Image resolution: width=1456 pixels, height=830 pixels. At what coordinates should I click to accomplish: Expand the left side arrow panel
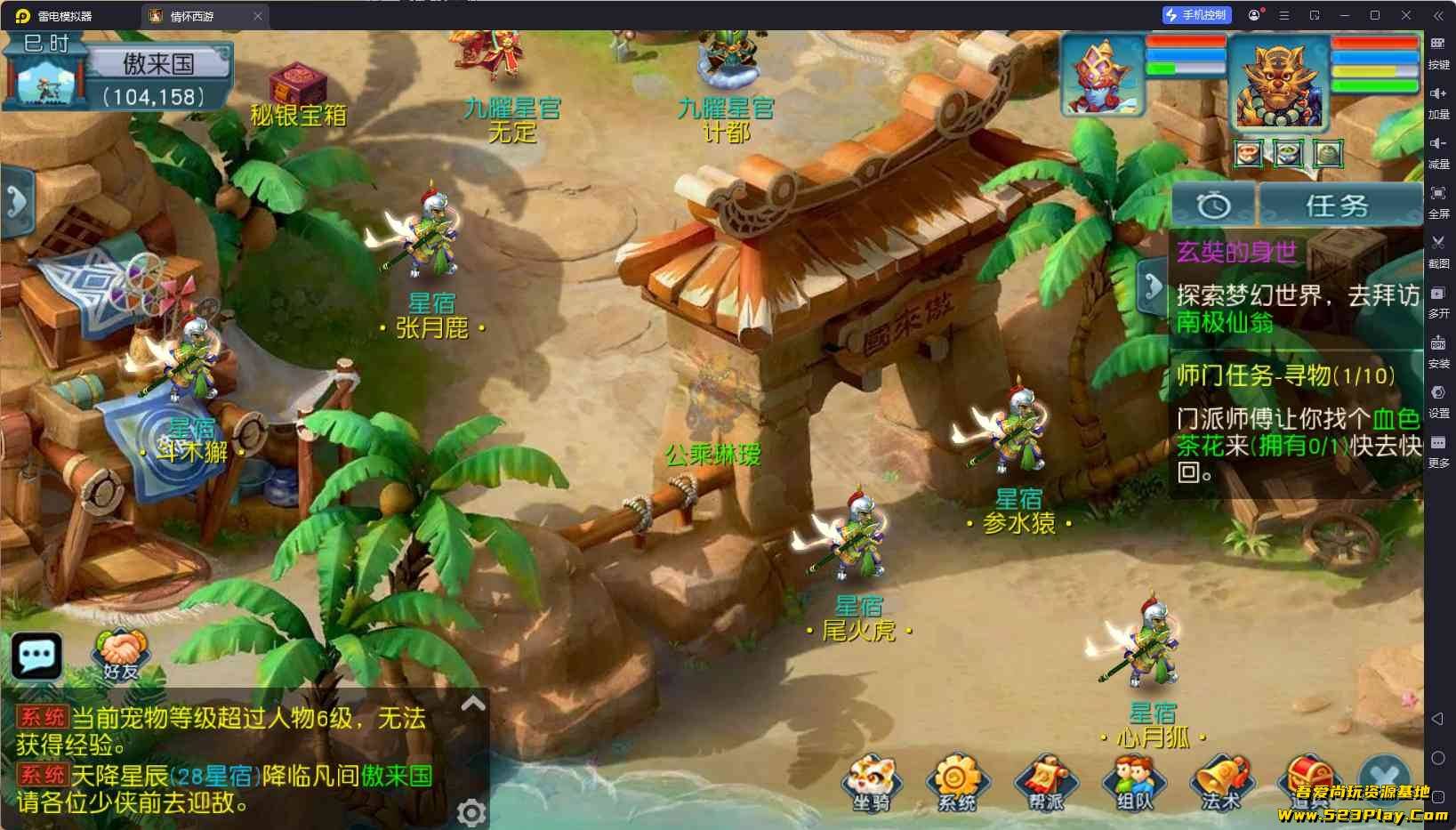click(16, 201)
